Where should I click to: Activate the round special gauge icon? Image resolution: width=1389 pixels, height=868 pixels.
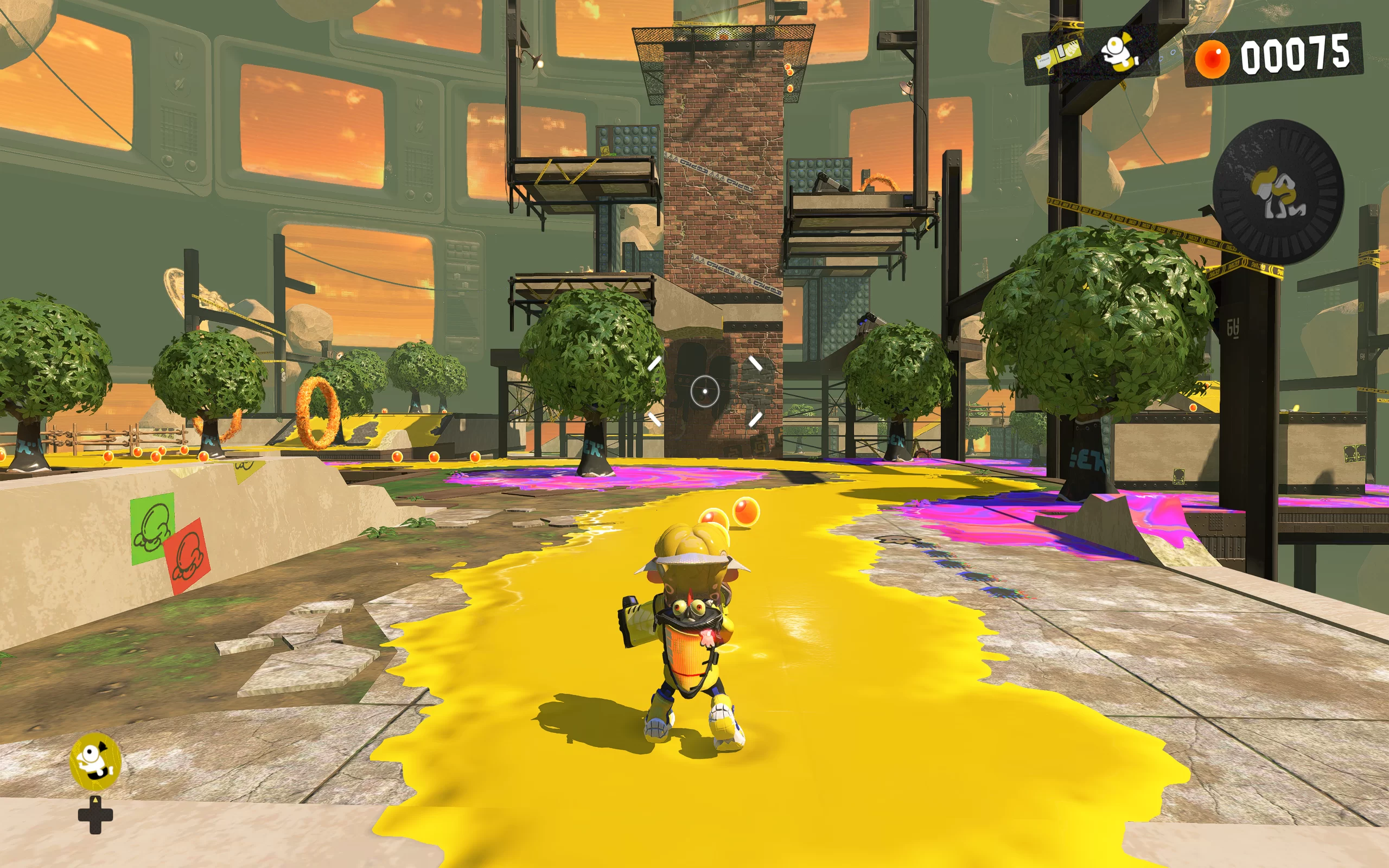pyautogui.click(x=1278, y=192)
